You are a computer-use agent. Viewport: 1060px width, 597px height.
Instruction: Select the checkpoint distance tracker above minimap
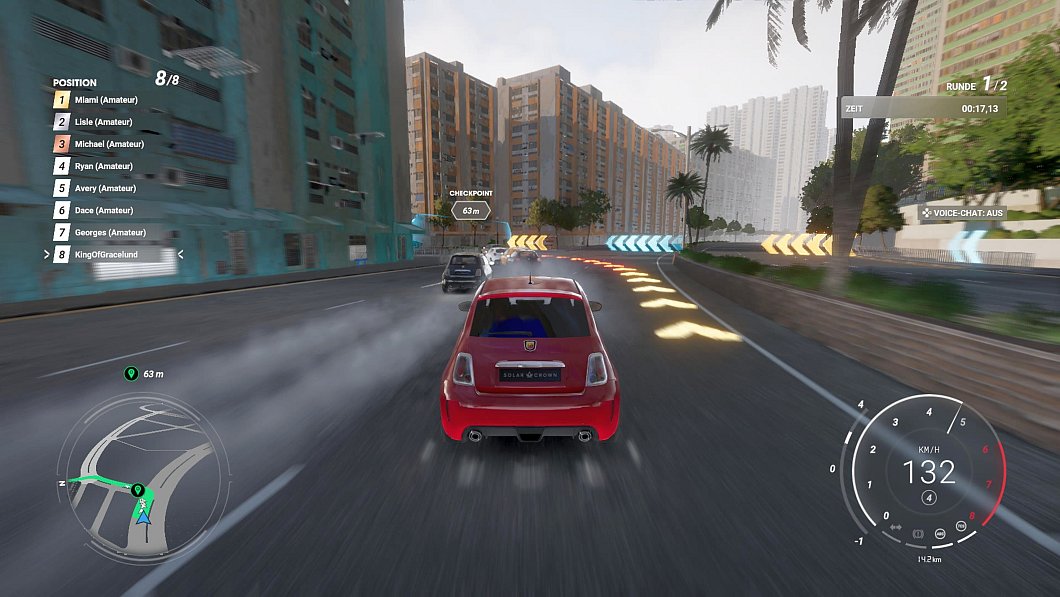[x=144, y=374]
